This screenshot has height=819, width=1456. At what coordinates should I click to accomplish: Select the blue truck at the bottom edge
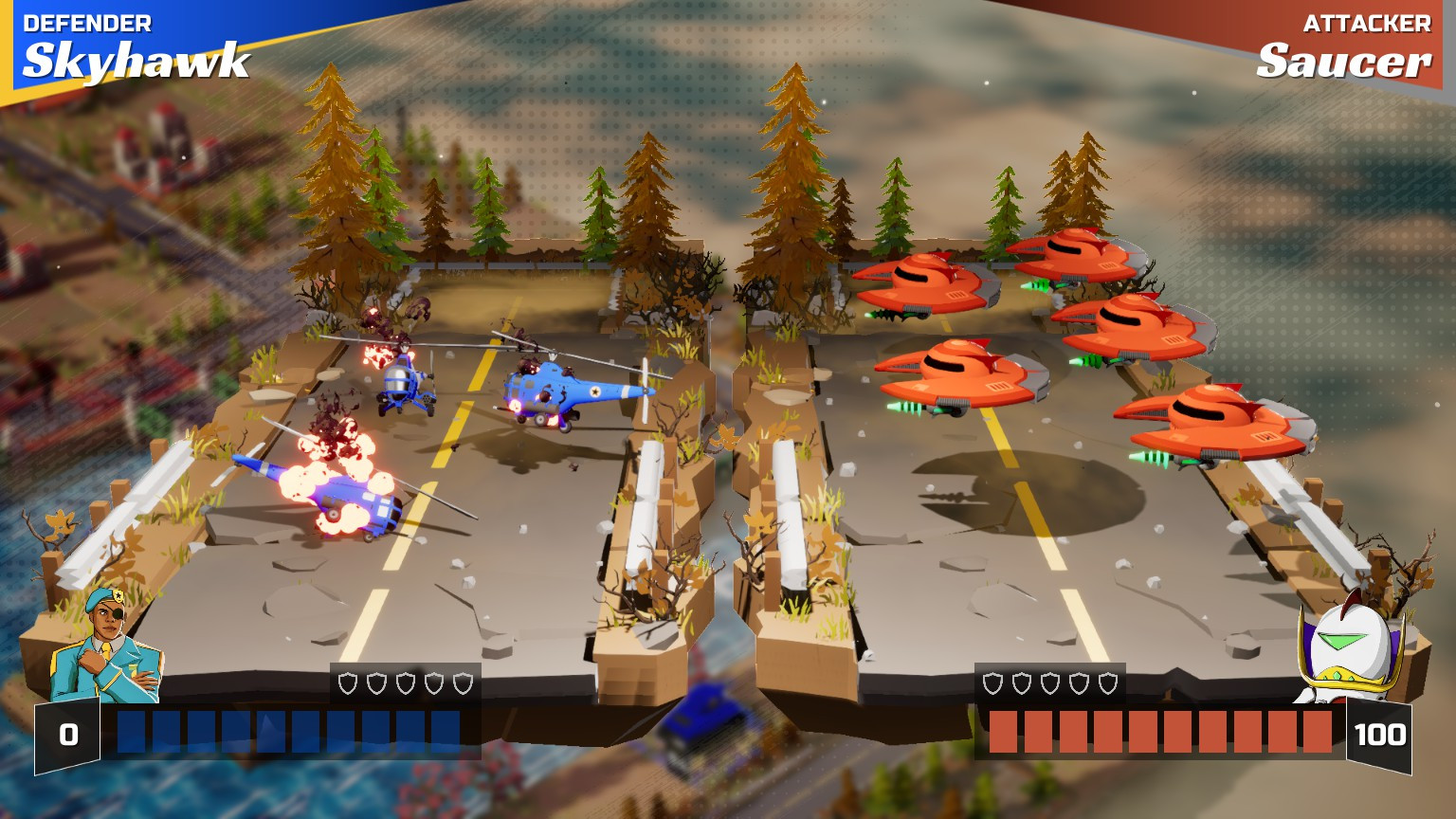pyautogui.click(x=701, y=735)
